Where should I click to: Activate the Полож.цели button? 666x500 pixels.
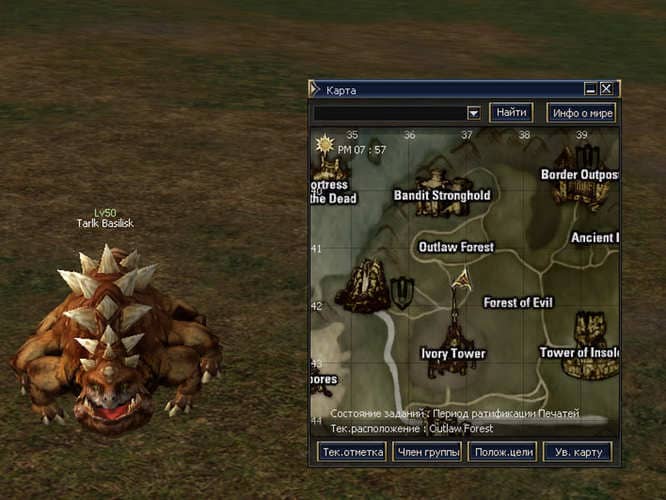pyautogui.click(x=502, y=452)
